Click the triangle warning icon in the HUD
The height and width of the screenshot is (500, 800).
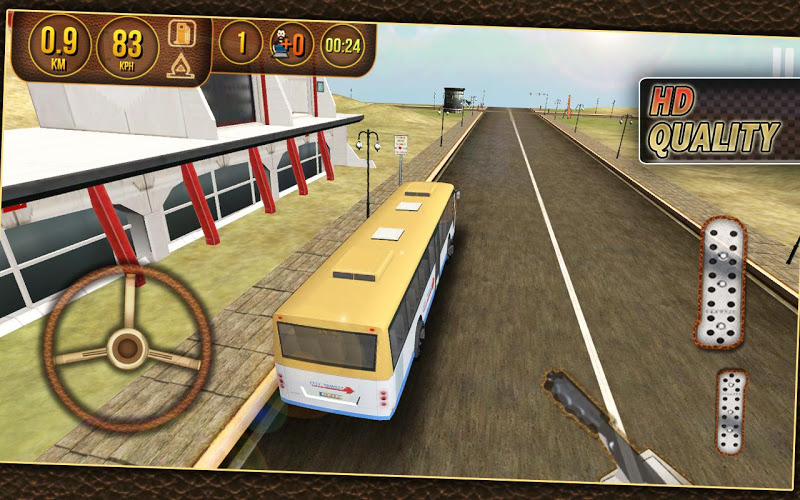click(181, 67)
